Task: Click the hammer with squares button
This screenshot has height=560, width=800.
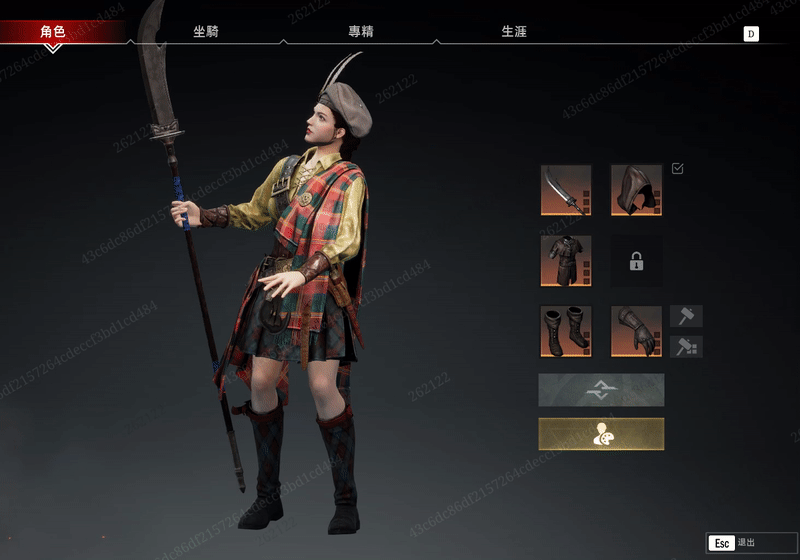Action: 686,347
